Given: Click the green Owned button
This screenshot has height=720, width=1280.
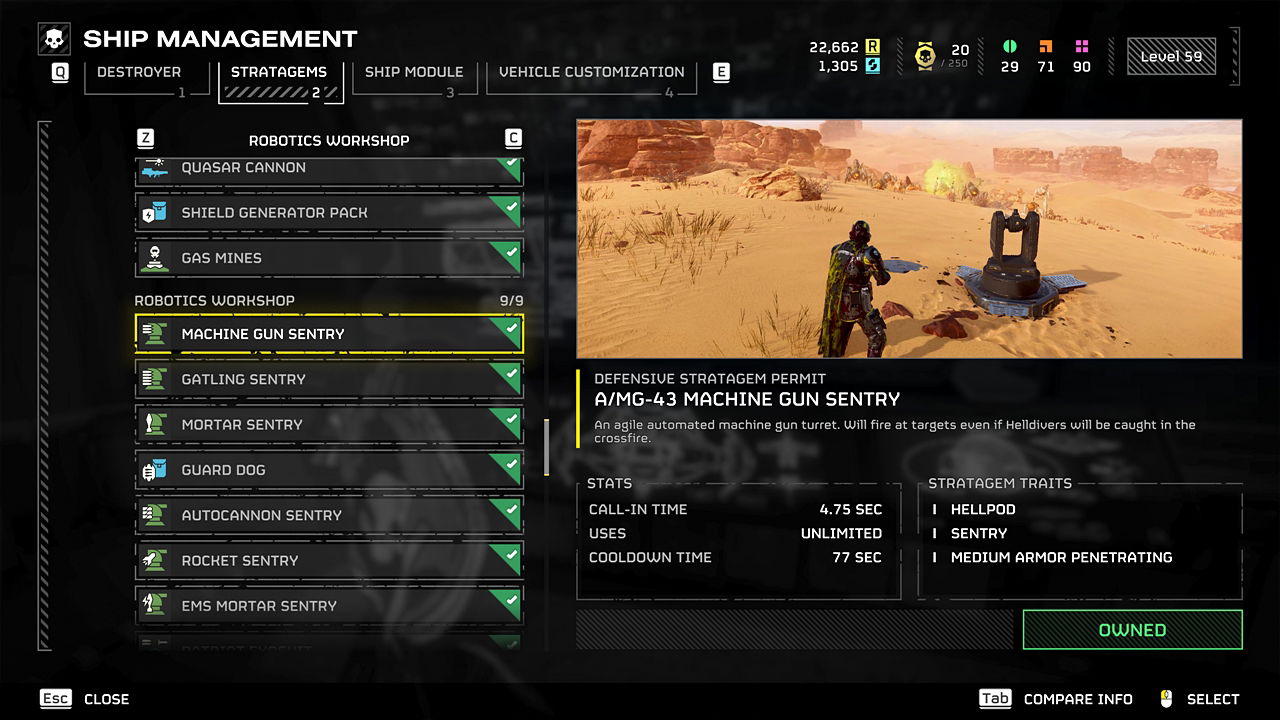Looking at the screenshot, I should click(x=1132, y=630).
